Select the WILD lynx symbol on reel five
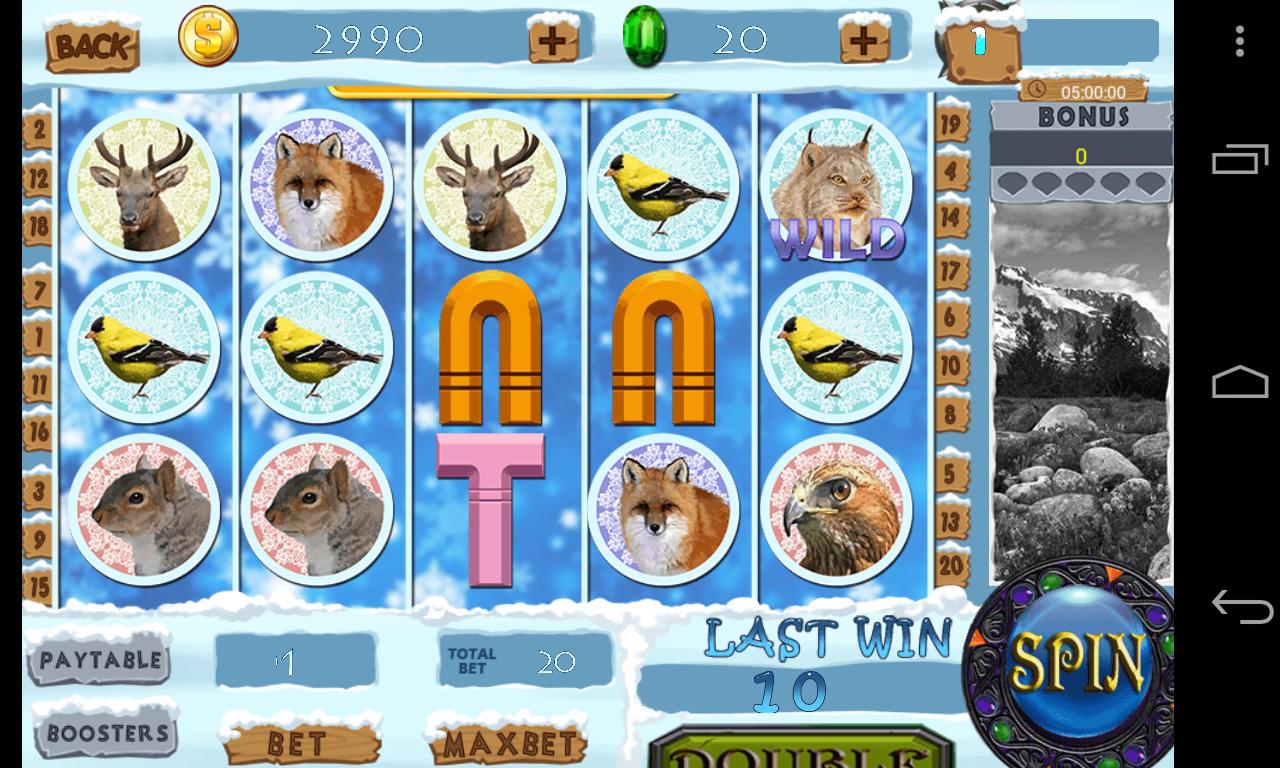 [837, 185]
